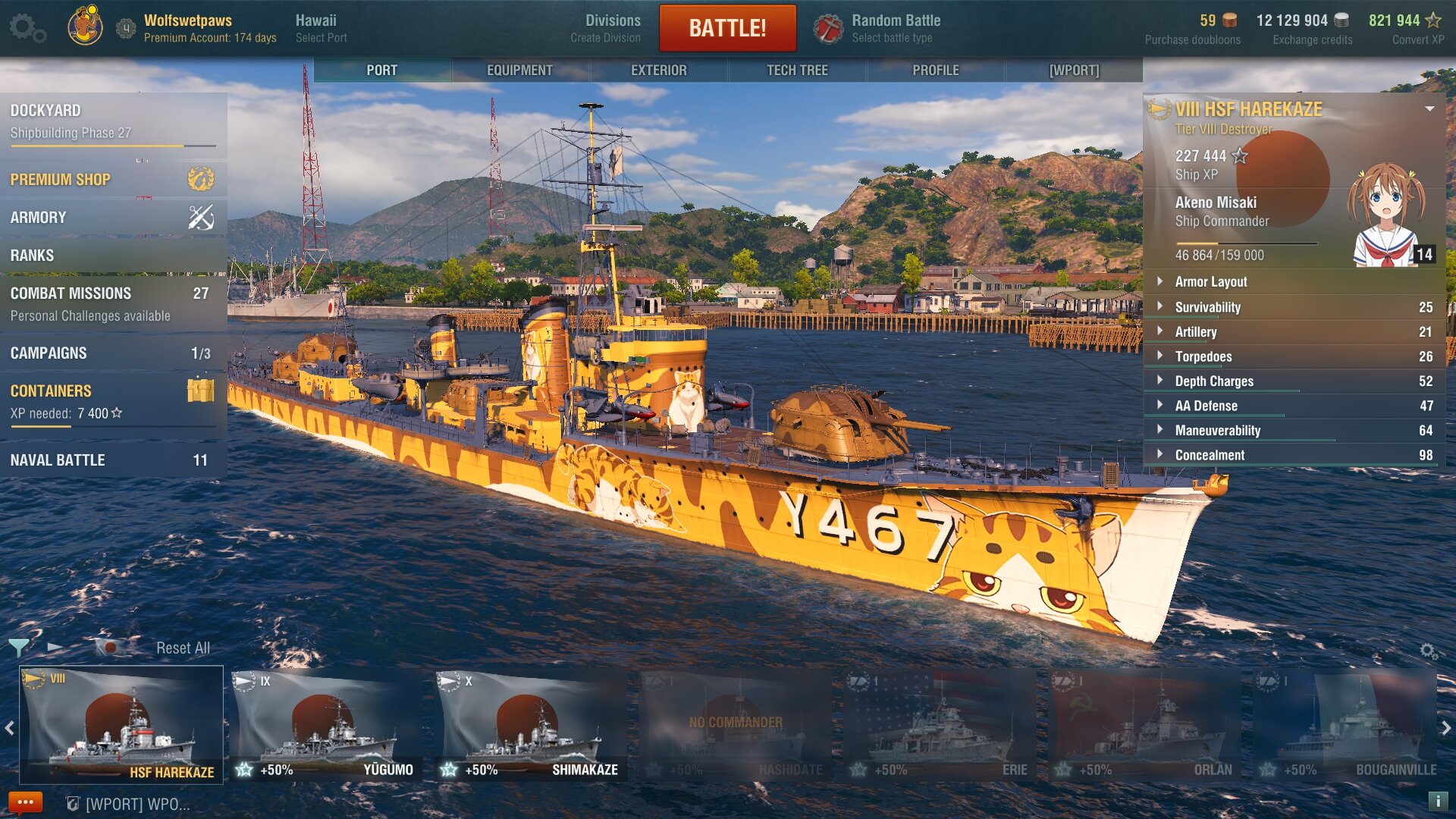This screenshot has width=1456, height=819.
Task: Open commander Akeno Misaki portrait
Action: [x=1387, y=216]
